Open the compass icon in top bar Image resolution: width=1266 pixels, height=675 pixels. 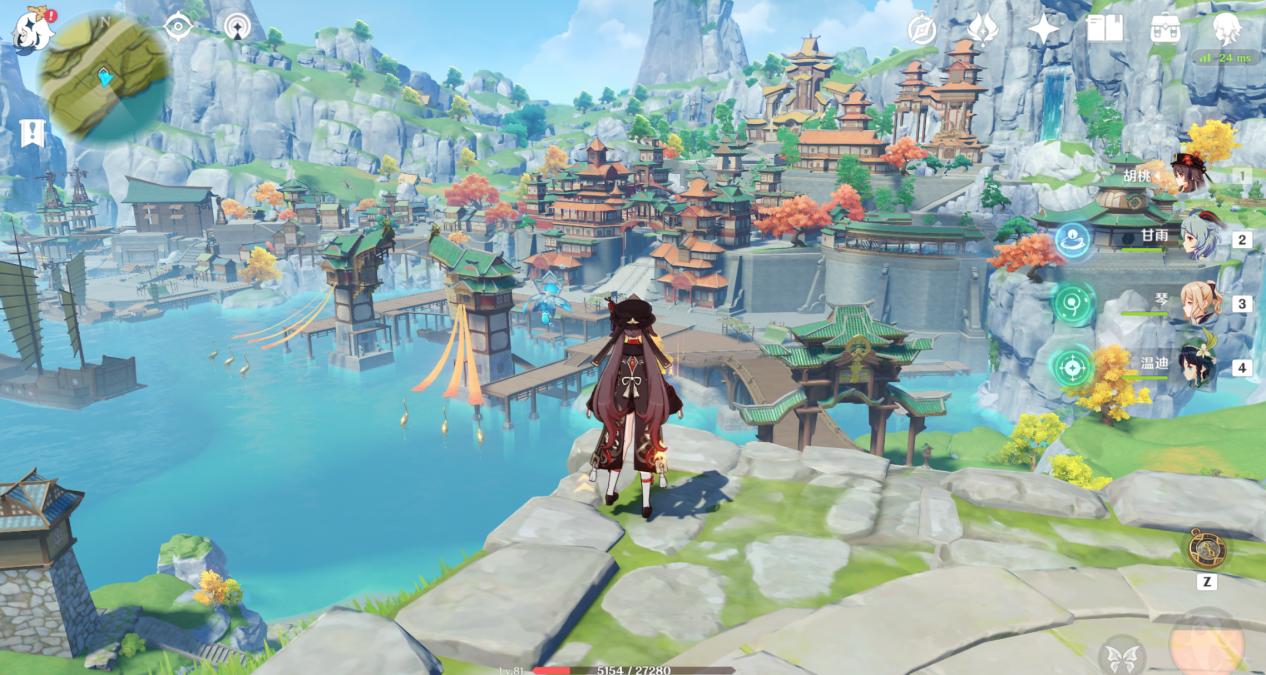pos(921,30)
